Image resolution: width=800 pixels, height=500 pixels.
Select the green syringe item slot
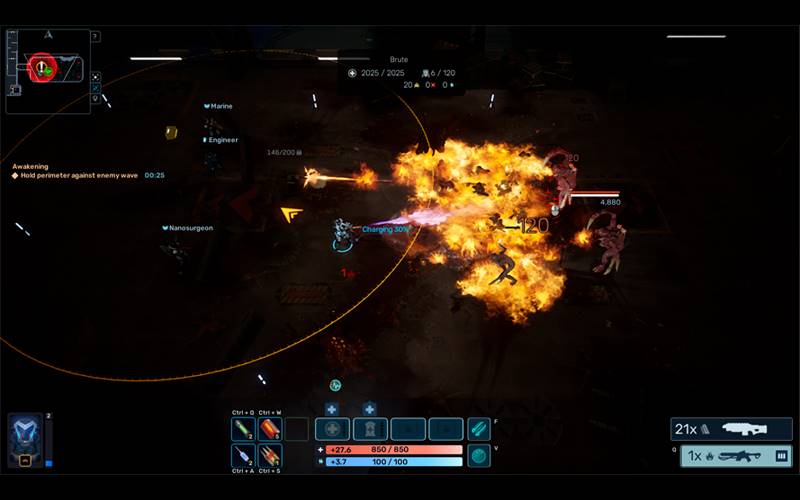tap(243, 429)
